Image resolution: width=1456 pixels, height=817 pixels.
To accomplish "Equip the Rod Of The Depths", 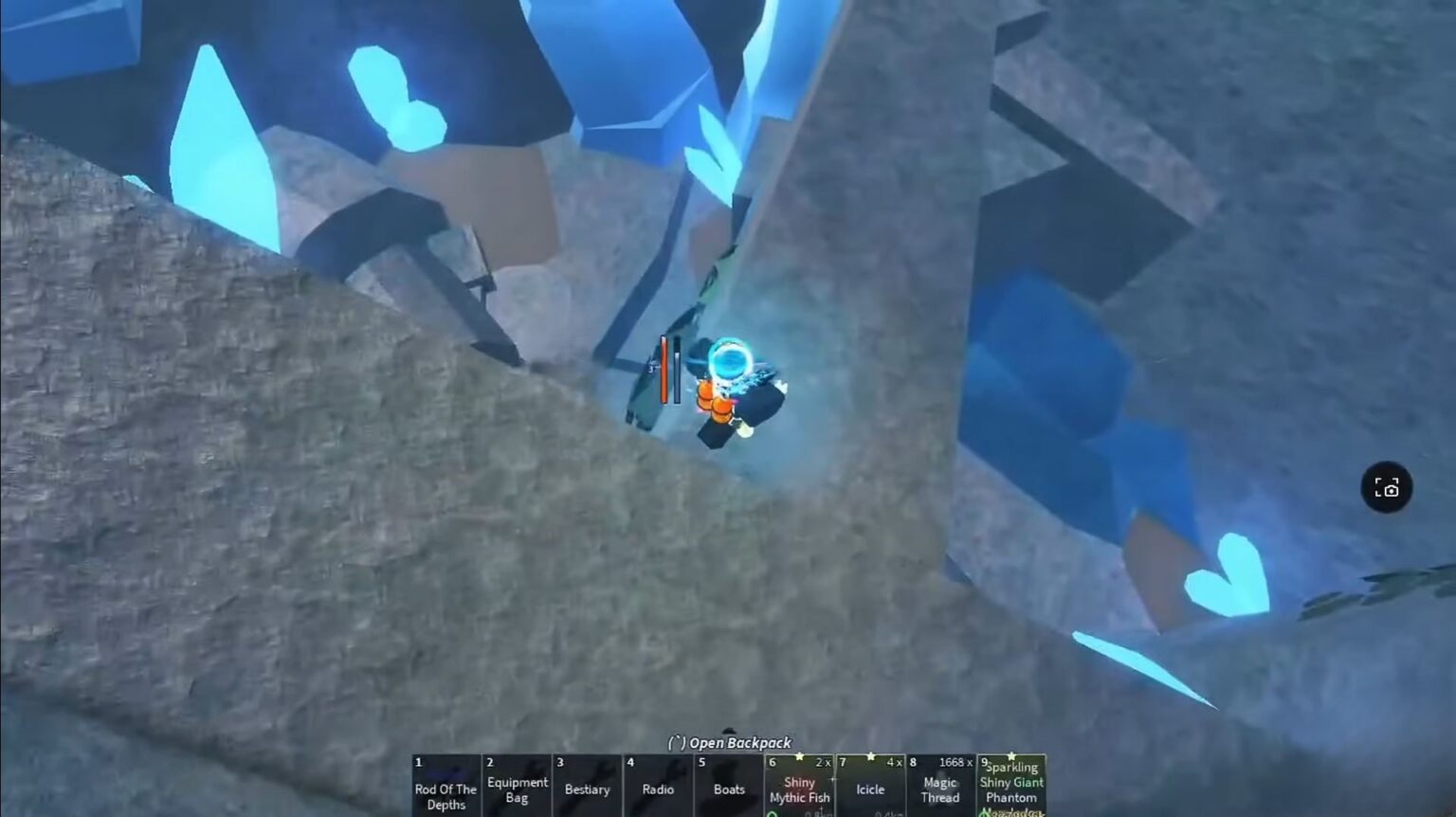I will click(x=446, y=789).
